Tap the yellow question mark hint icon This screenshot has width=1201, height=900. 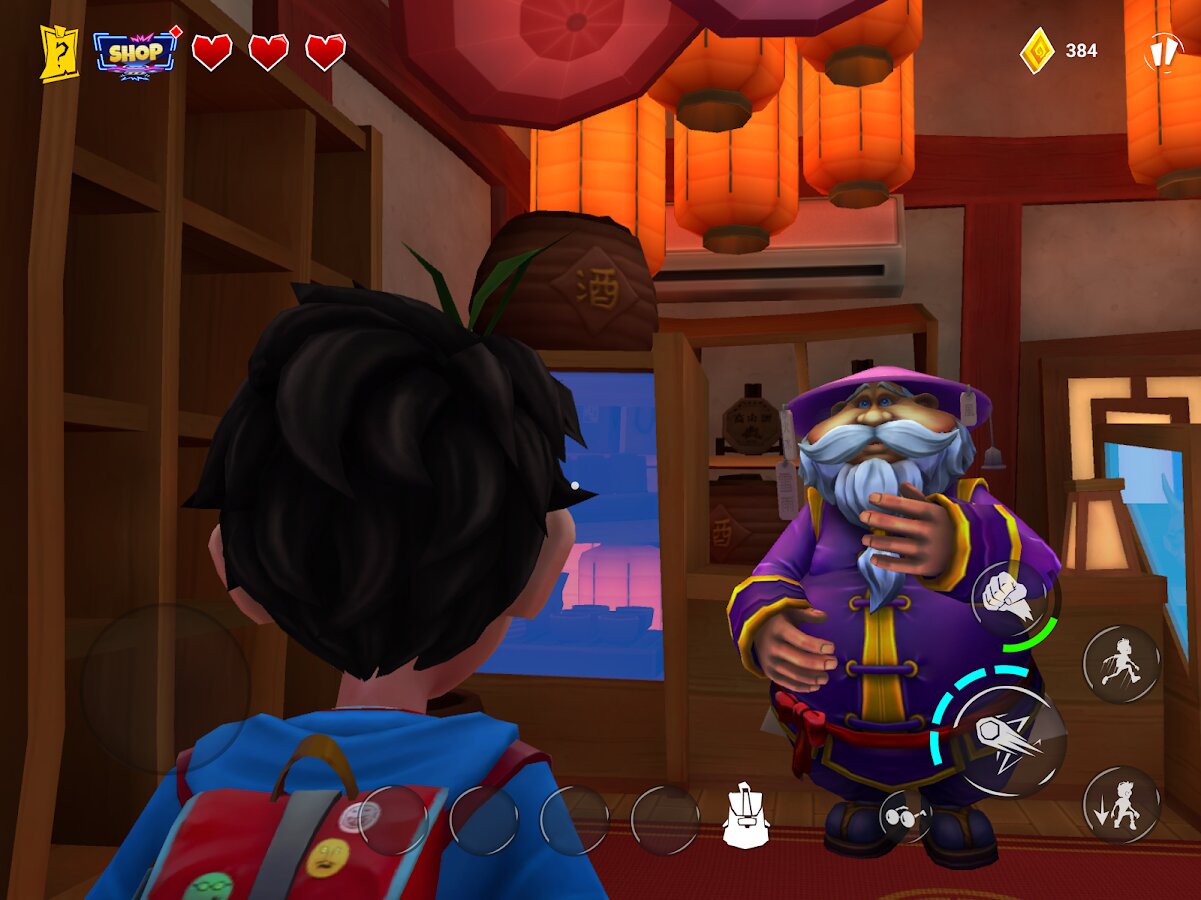pos(59,52)
